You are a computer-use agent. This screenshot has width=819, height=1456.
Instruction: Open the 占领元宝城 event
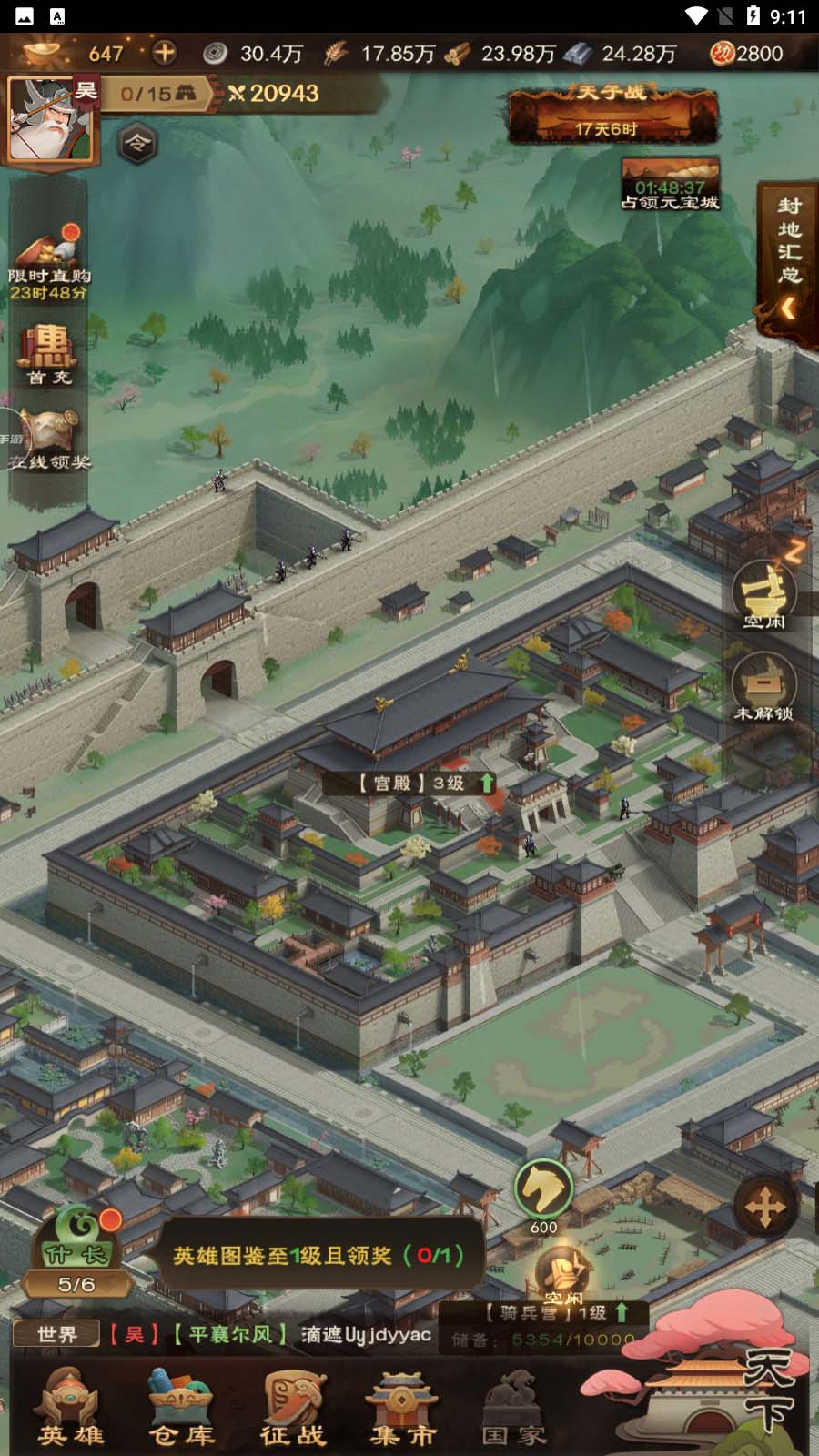[670, 184]
